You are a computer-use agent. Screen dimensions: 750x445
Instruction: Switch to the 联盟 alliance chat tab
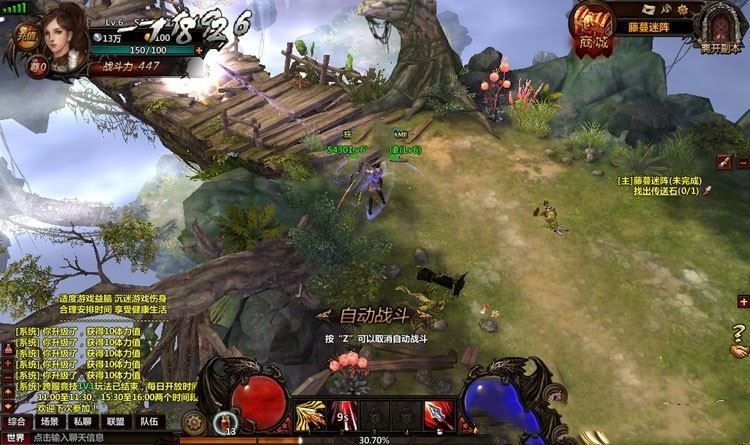pos(115,422)
